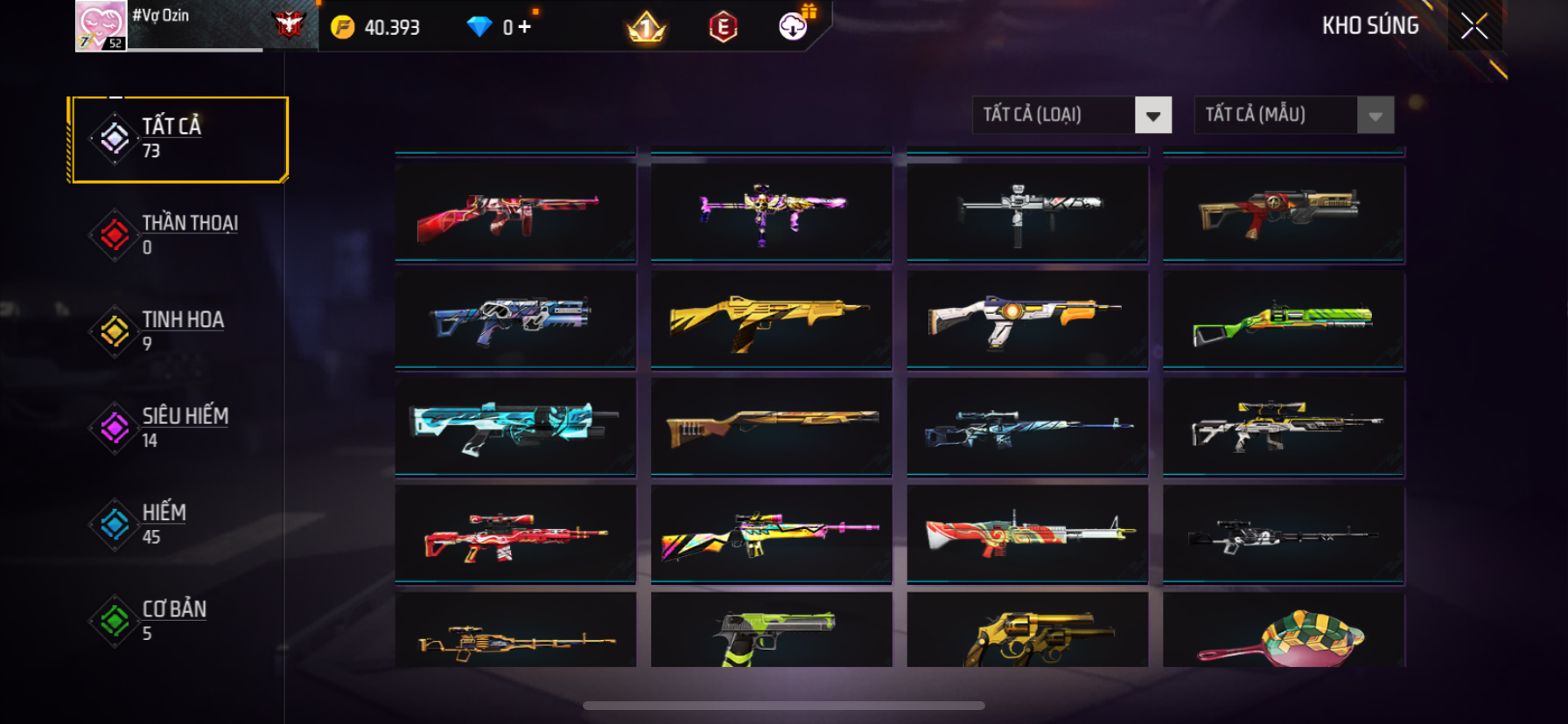Add diamonds with the plus button
1568x724 pixels.
coord(524,27)
